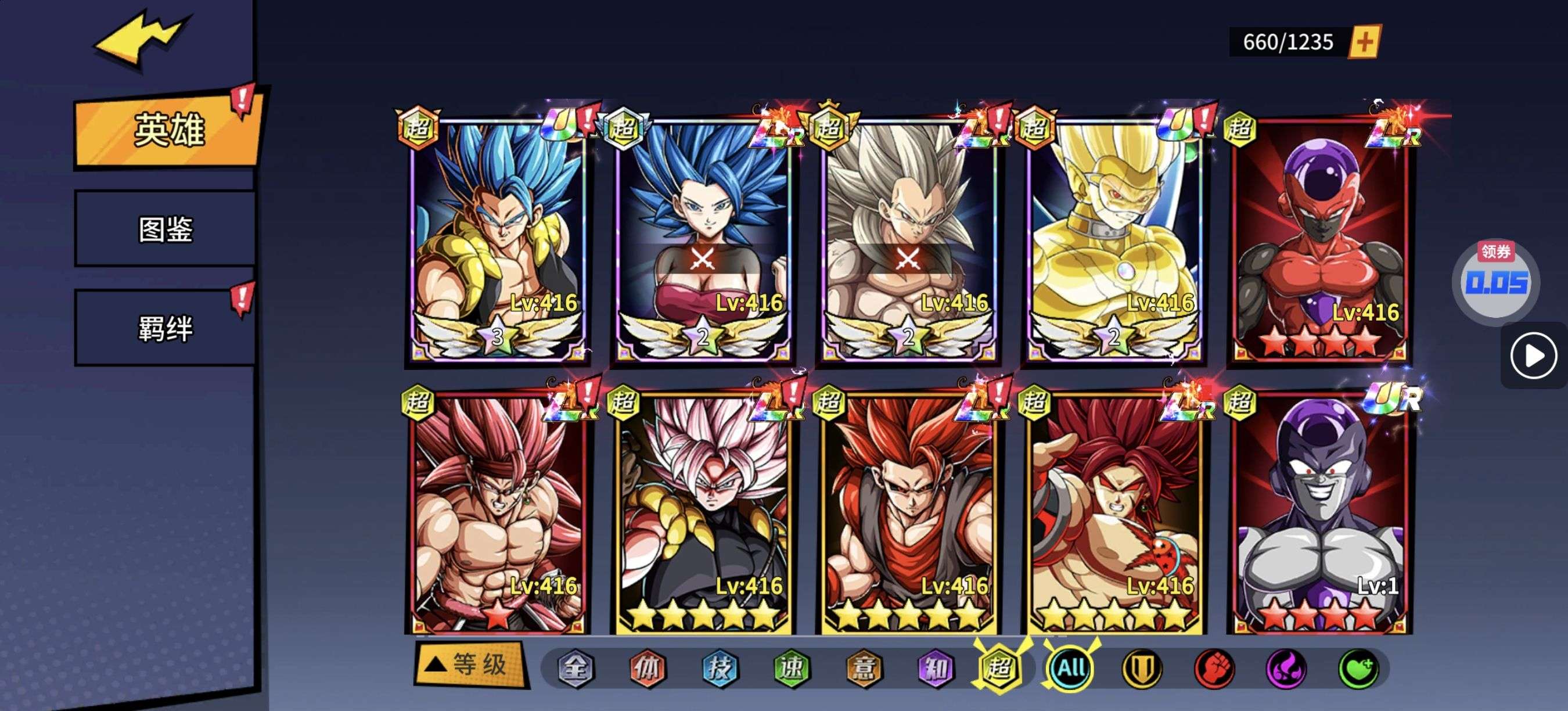
Task: Filter heroes by the blue 技 type
Action: click(x=720, y=669)
